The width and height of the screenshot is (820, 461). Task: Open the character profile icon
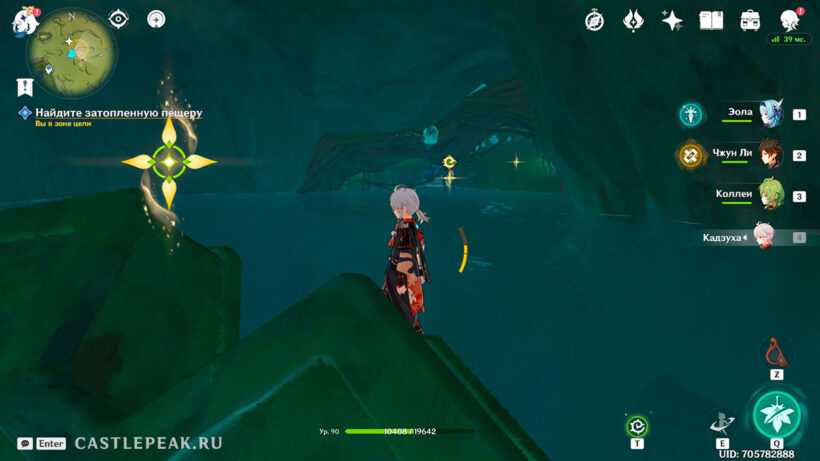pos(789,19)
